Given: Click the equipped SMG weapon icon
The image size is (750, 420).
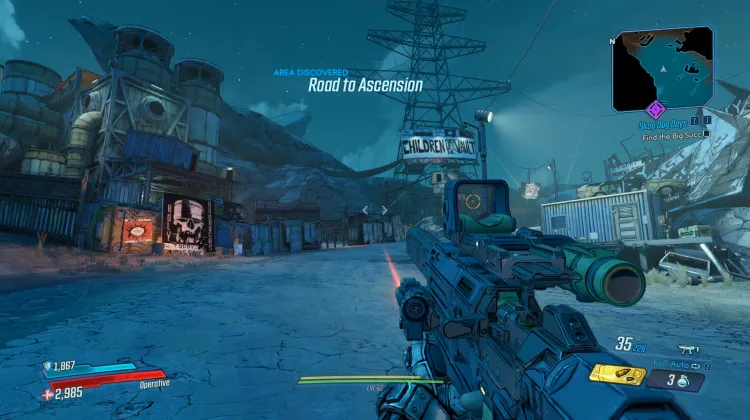Looking at the screenshot, I should pyautogui.click(x=687, y=347).
